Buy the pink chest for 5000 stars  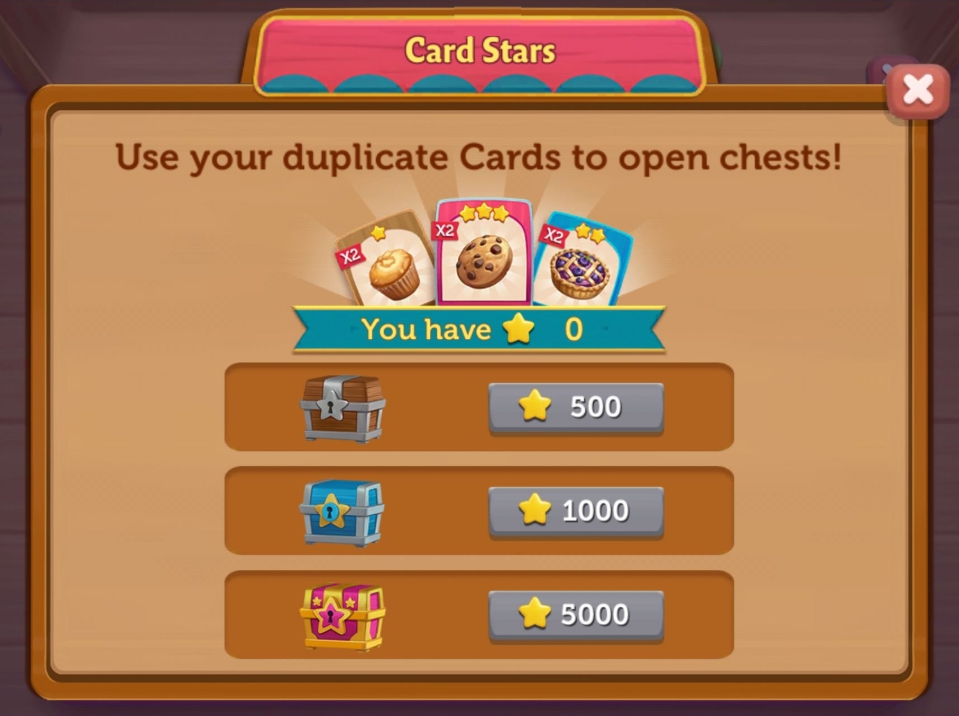point(575,615)
